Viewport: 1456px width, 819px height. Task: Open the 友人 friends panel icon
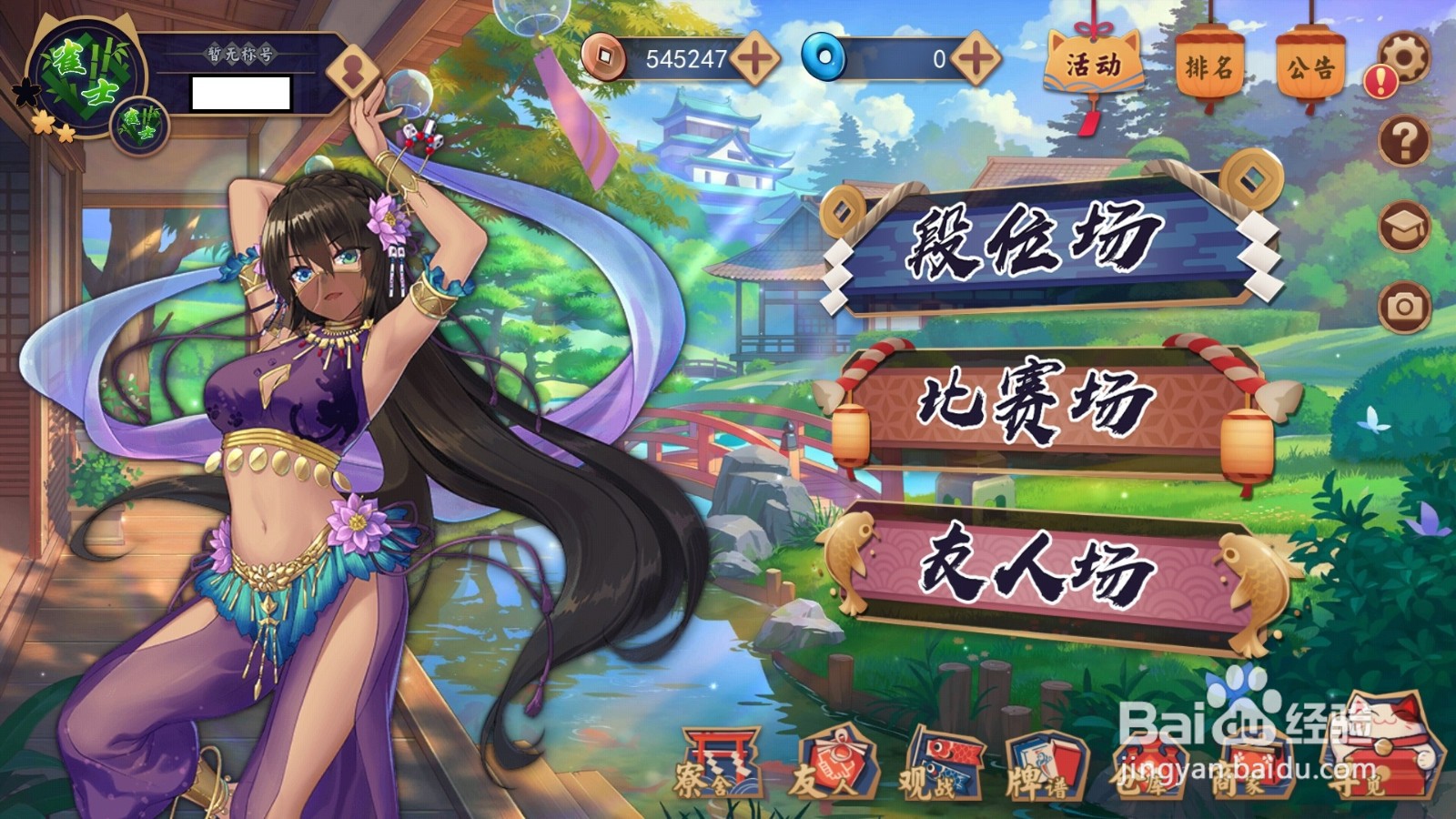pos(838,764)
